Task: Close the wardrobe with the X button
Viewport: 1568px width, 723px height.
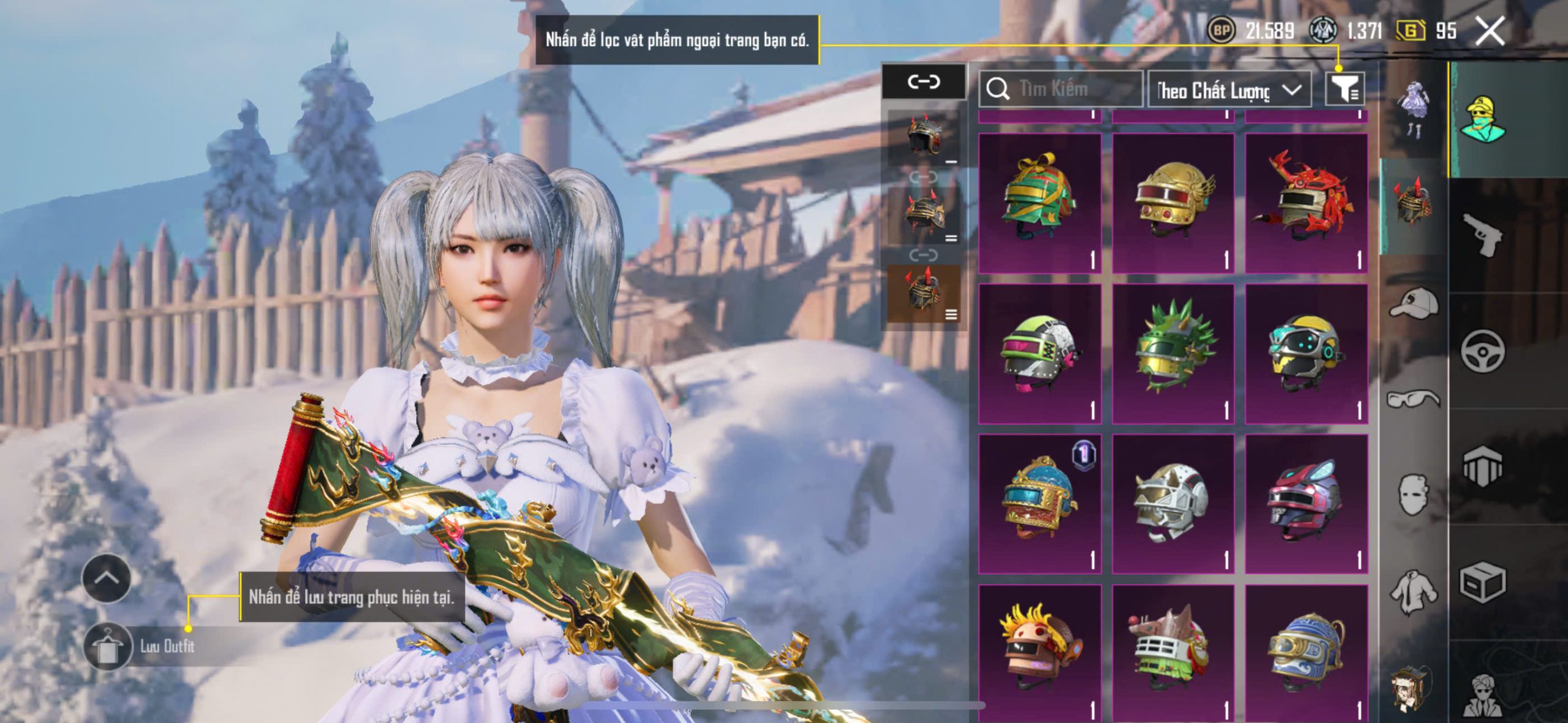Action: coord(1490,31)
